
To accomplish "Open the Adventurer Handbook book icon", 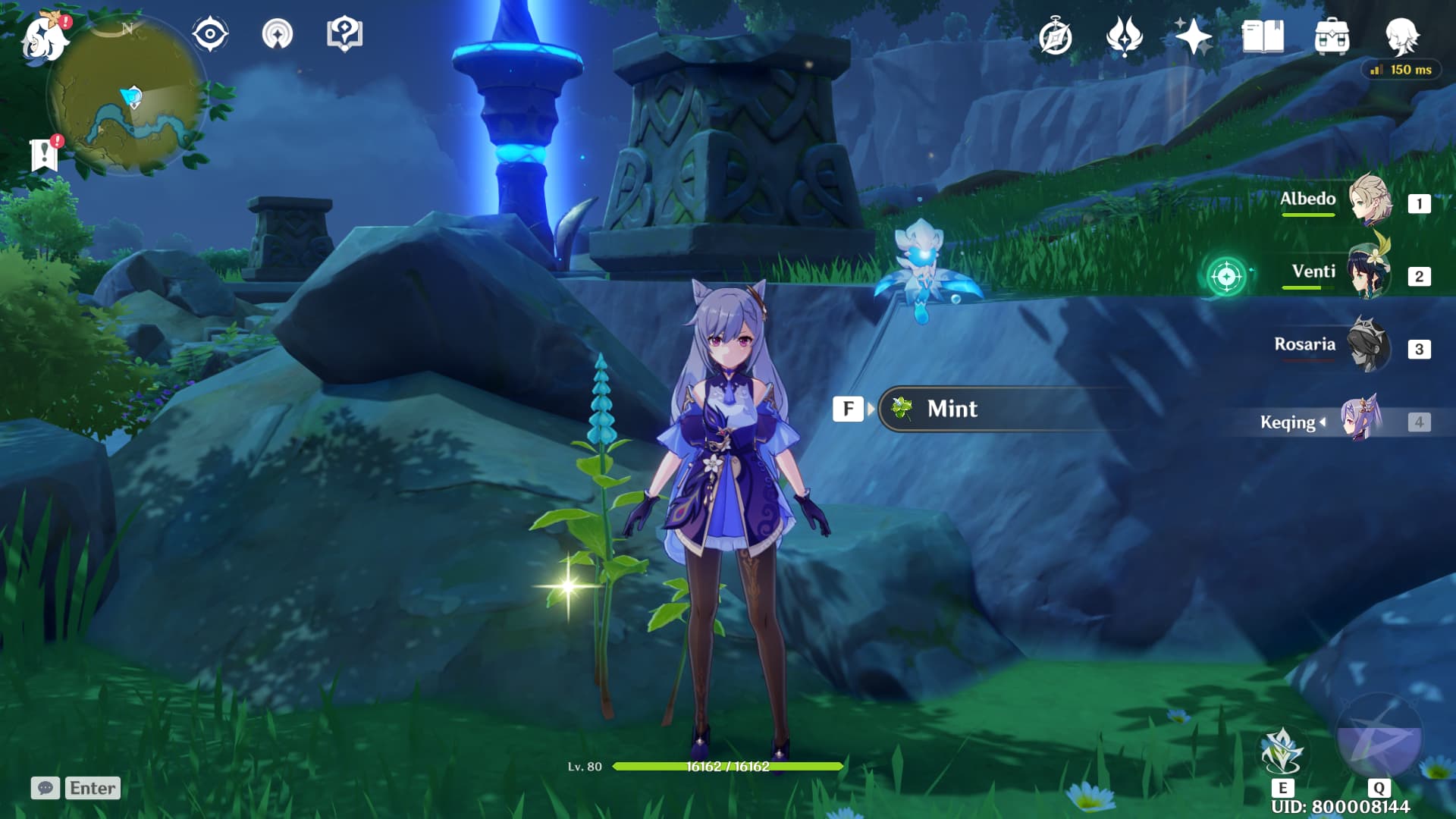I will point(1263,36).
